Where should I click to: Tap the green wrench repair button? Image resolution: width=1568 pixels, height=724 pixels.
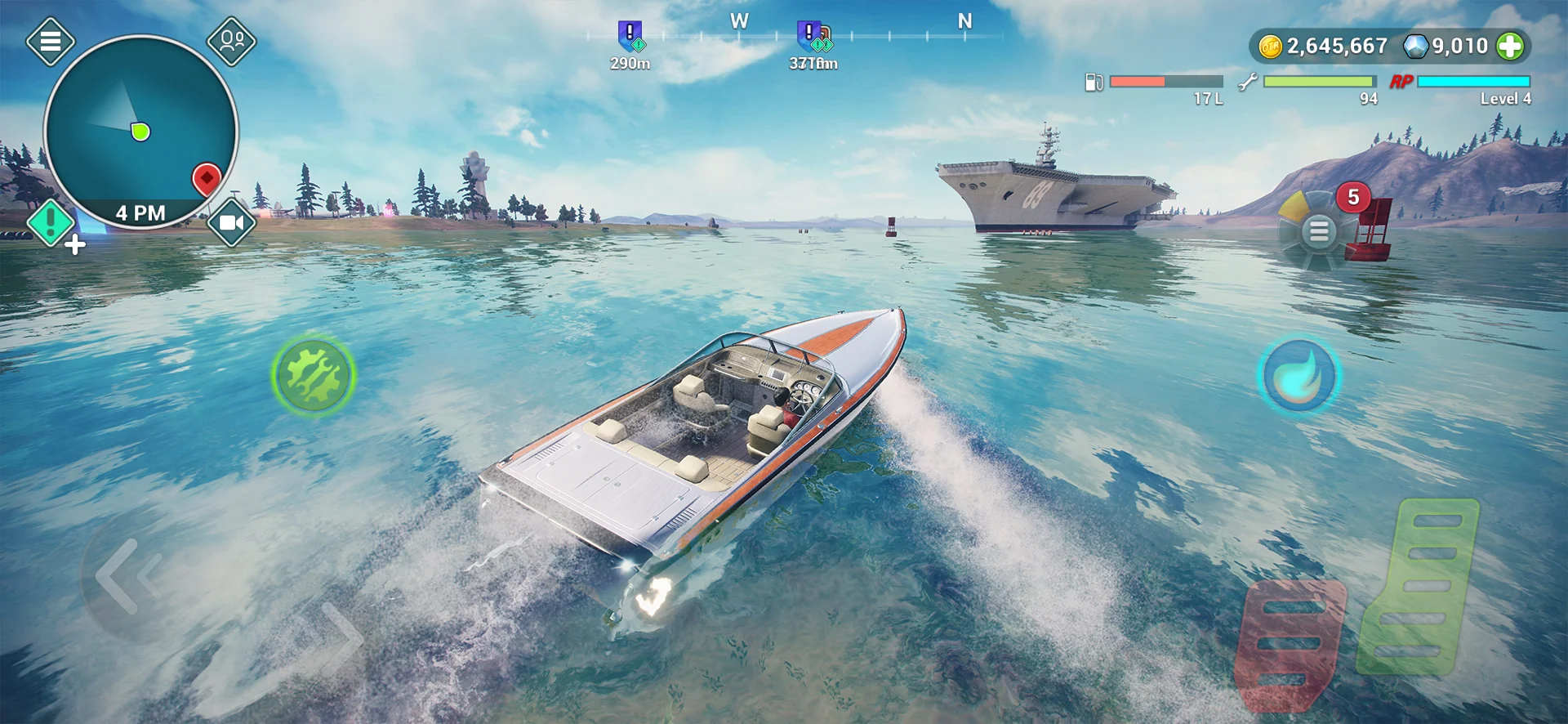pos(313,375)
